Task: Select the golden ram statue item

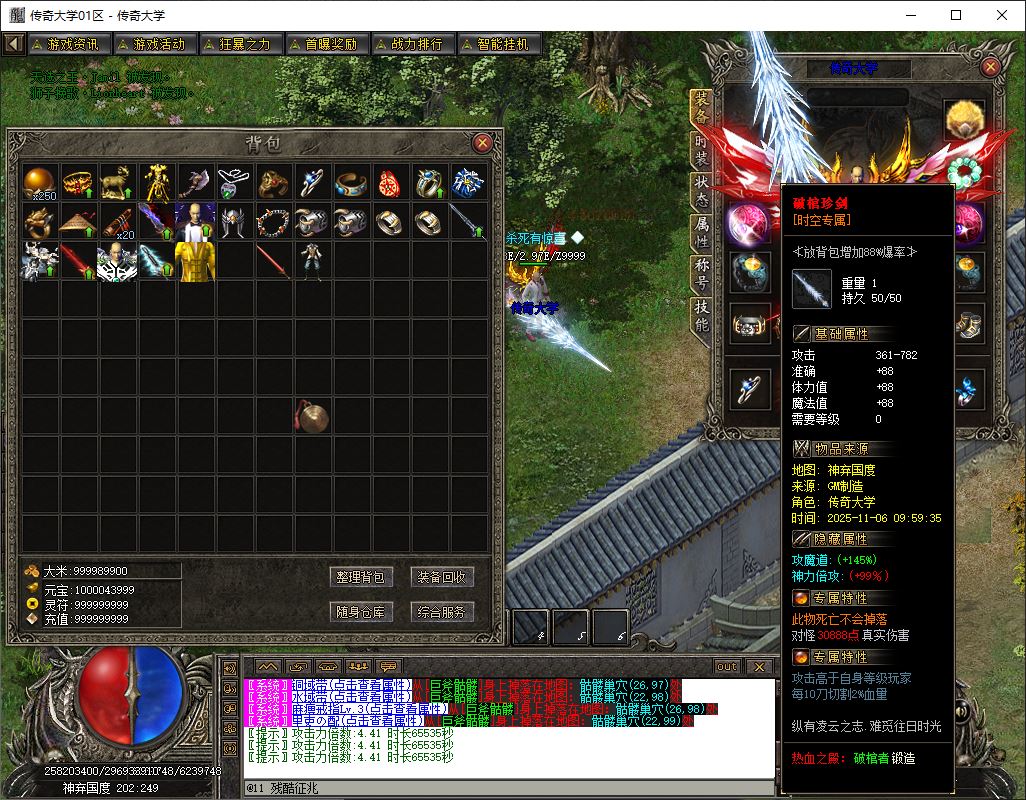Action: [x=118, y=182]
